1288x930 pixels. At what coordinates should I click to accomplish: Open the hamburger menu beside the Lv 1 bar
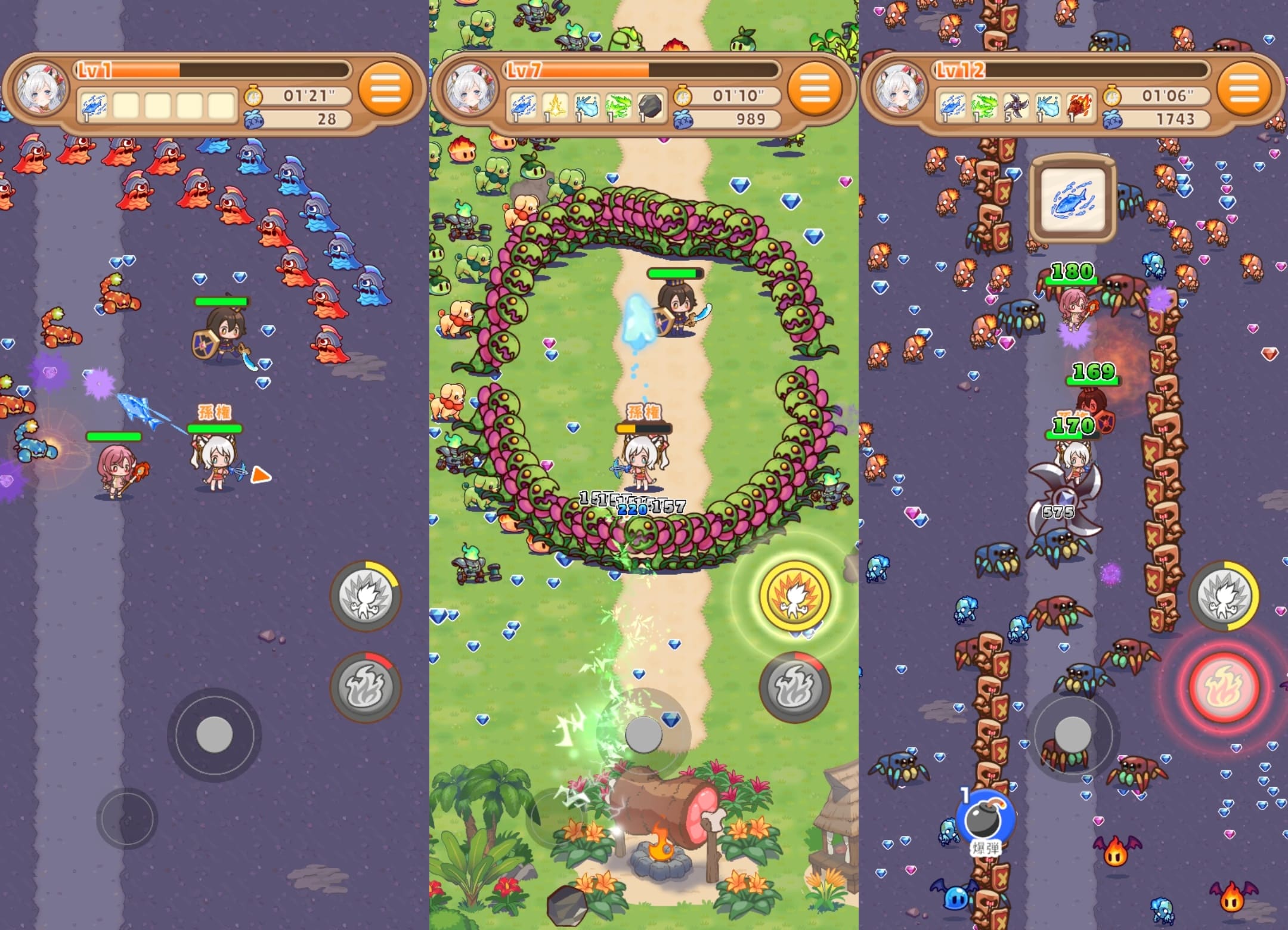[x=386, y=89]
